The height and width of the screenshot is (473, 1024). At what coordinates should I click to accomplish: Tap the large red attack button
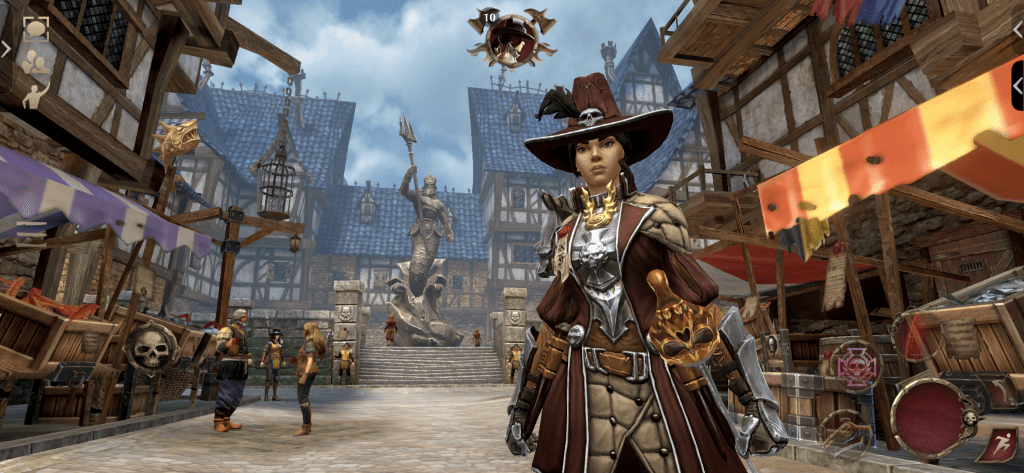click(927, 416)
